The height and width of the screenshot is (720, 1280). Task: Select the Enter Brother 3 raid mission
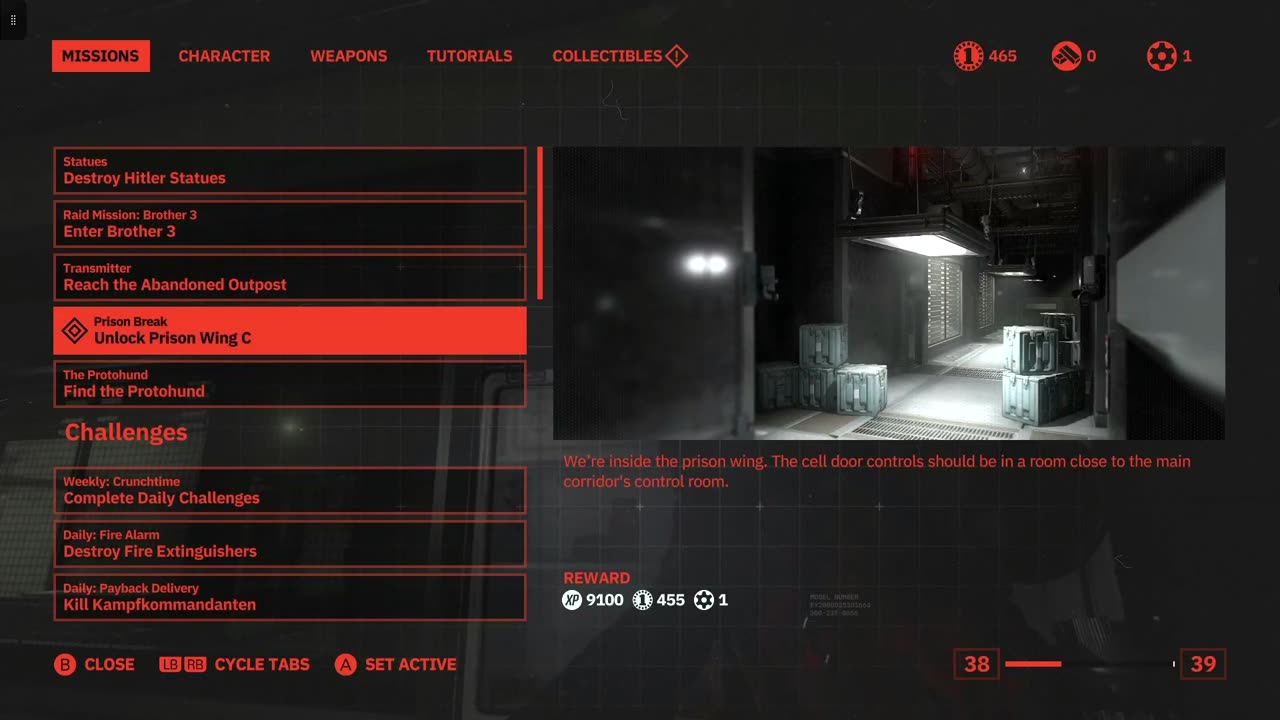point(290,224)
